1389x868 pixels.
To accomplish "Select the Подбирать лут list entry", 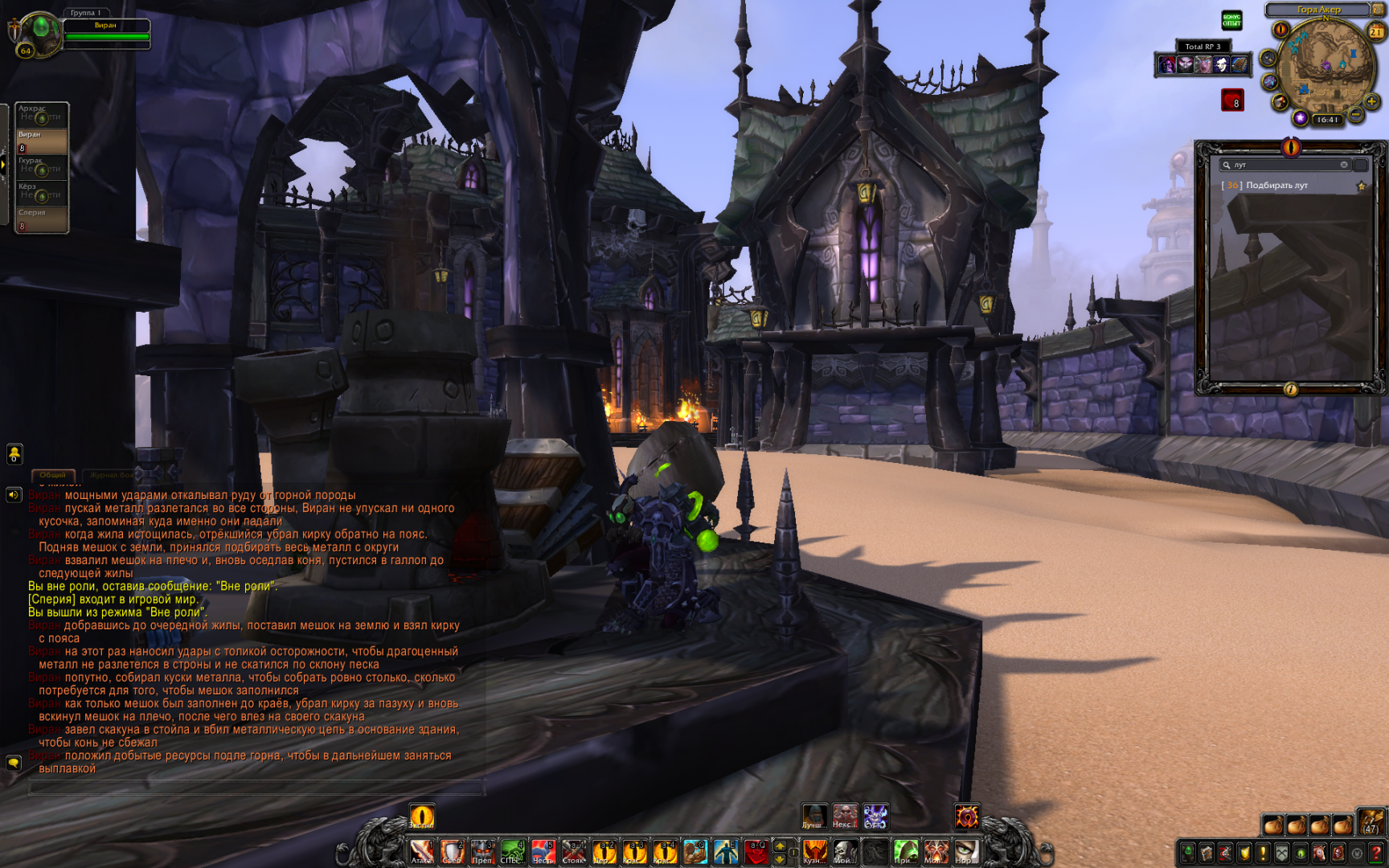I will pyautogui.click(x=1276, y=186).
